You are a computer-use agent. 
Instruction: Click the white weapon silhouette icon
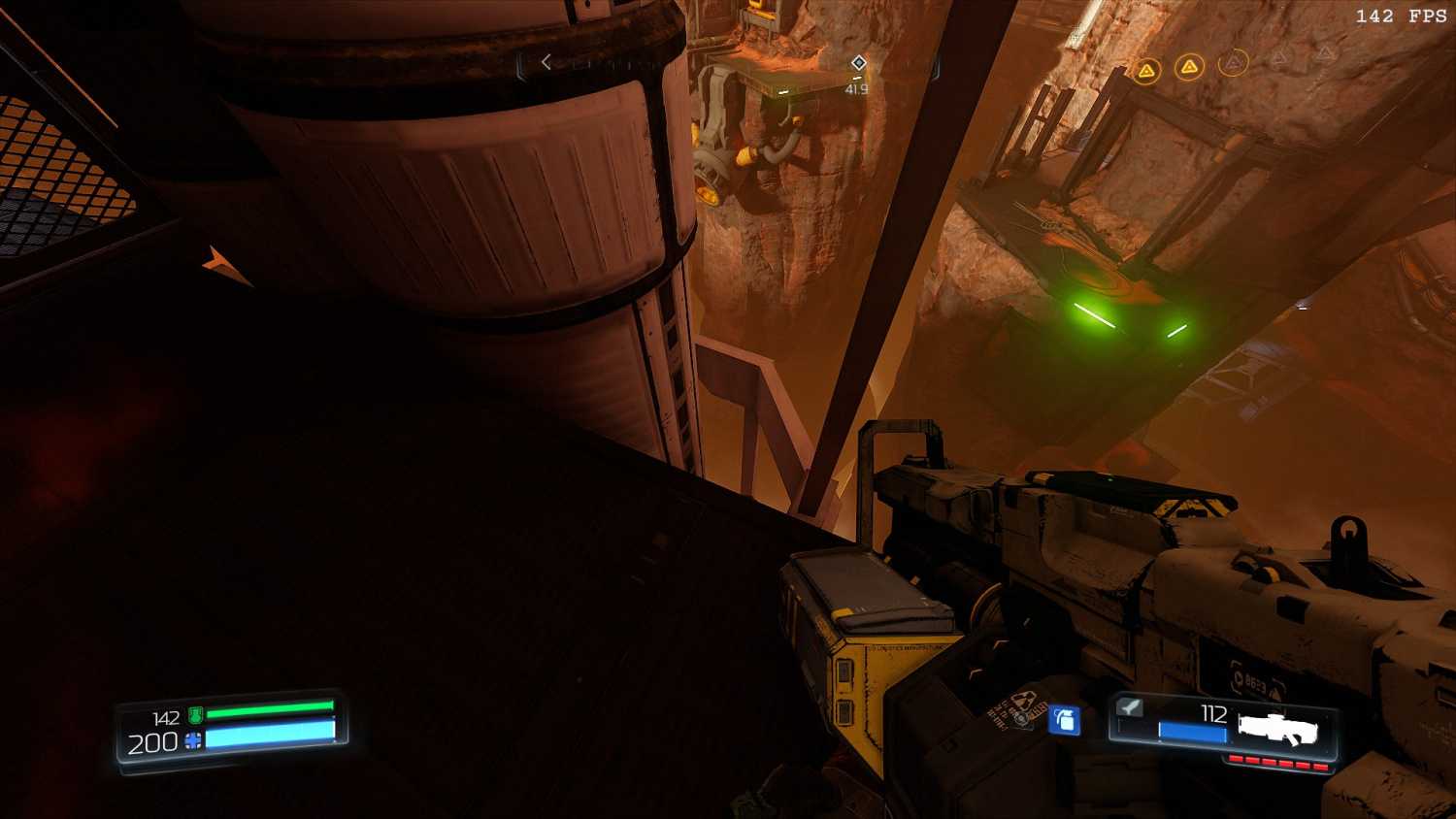point(1276,729)
